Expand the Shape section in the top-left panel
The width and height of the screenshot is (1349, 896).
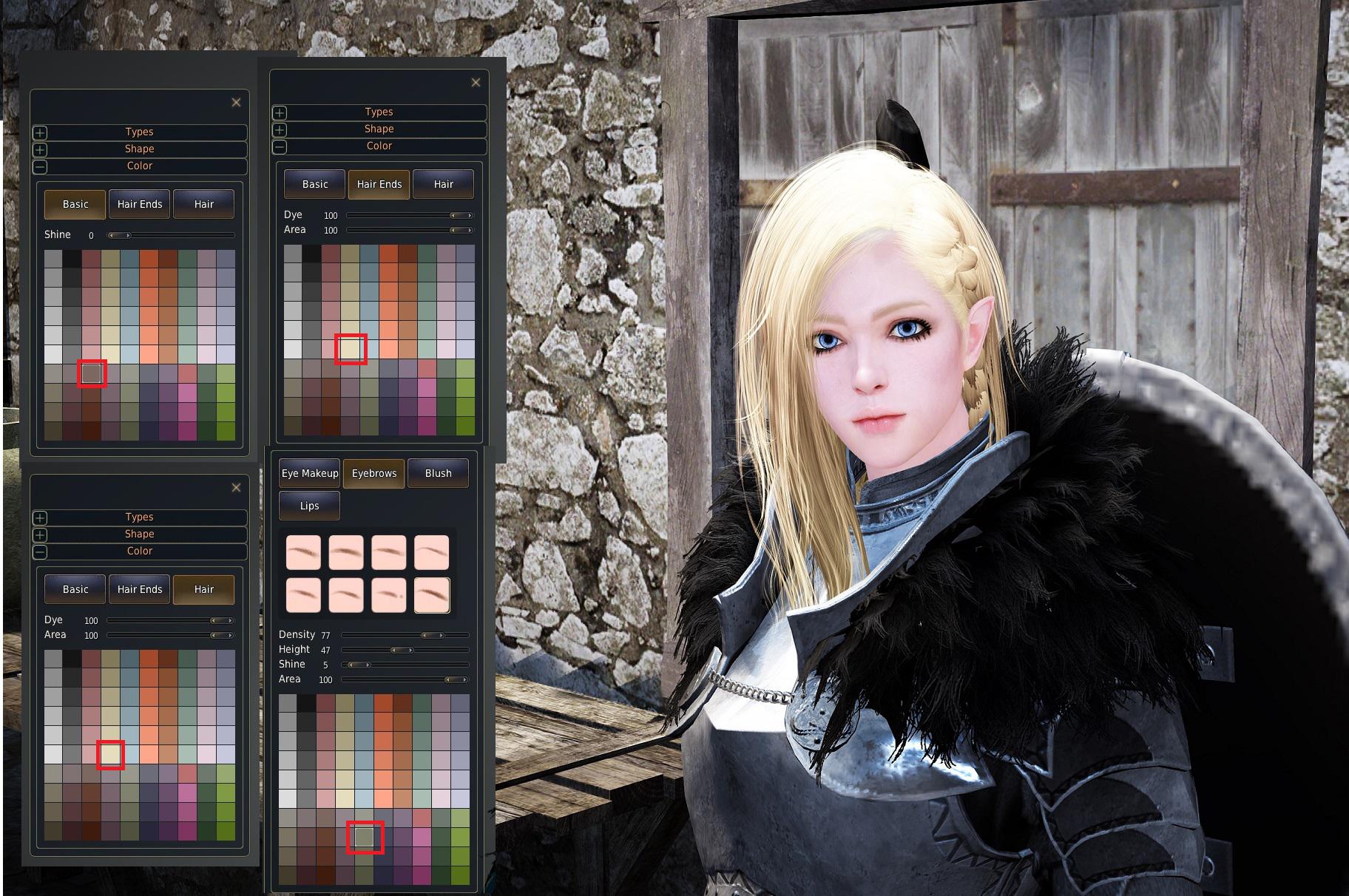click(x=41, y=149)
